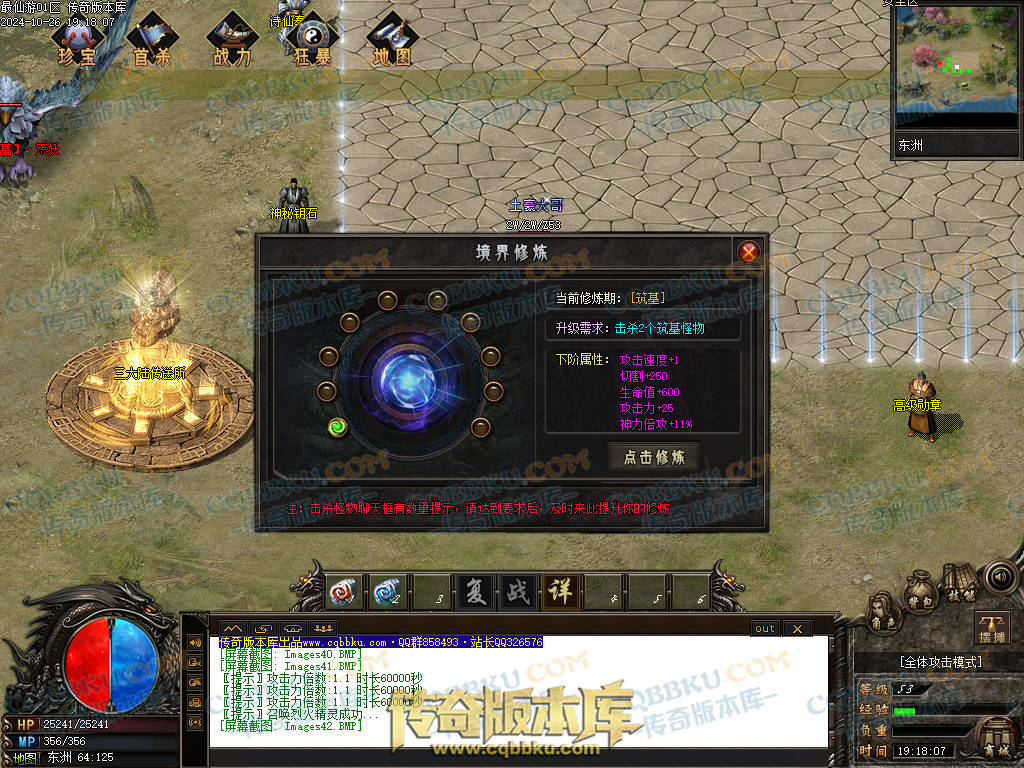Use the red swirl item in hotbar
The height and width of the screenshot is (768, 1024).
pos(346,592)
